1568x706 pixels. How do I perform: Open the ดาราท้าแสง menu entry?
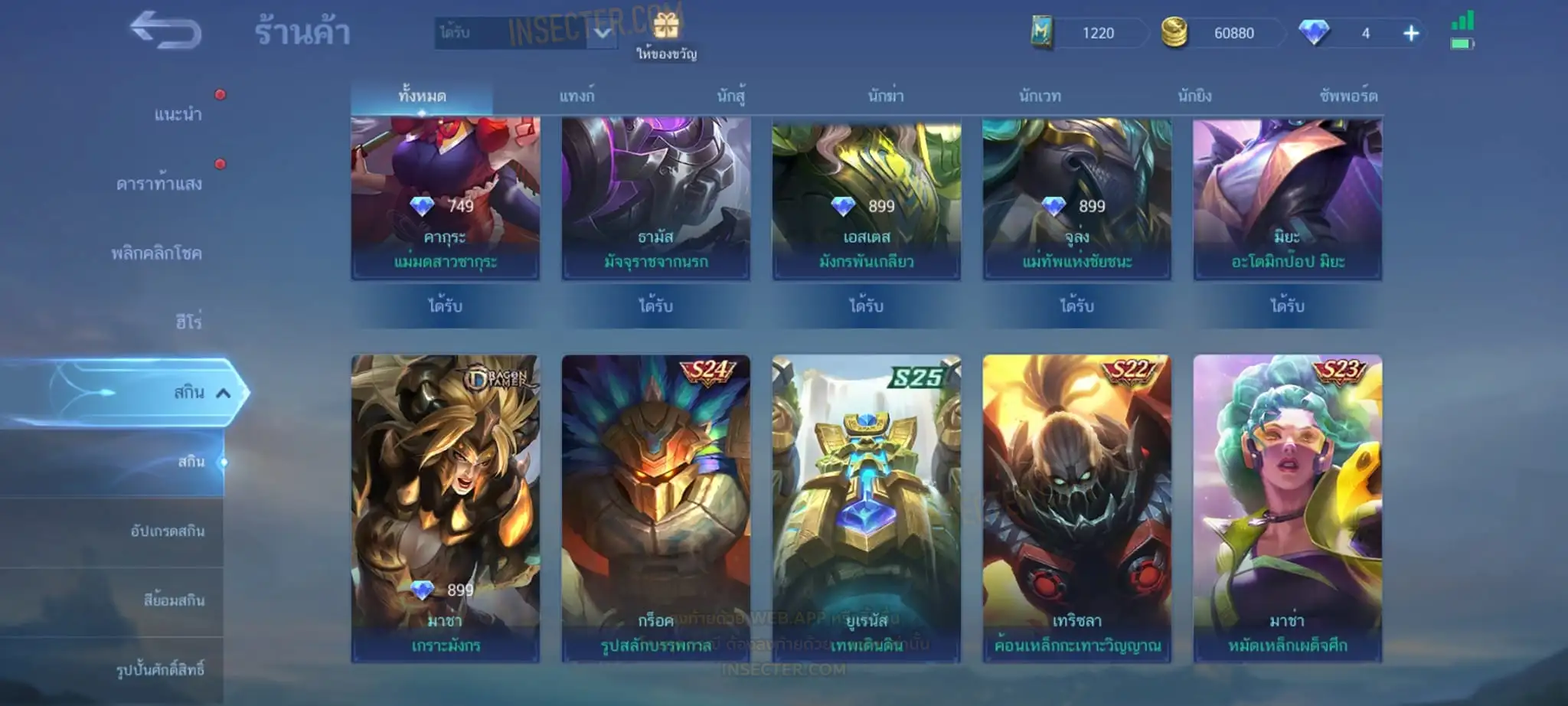tap(159, 184)
